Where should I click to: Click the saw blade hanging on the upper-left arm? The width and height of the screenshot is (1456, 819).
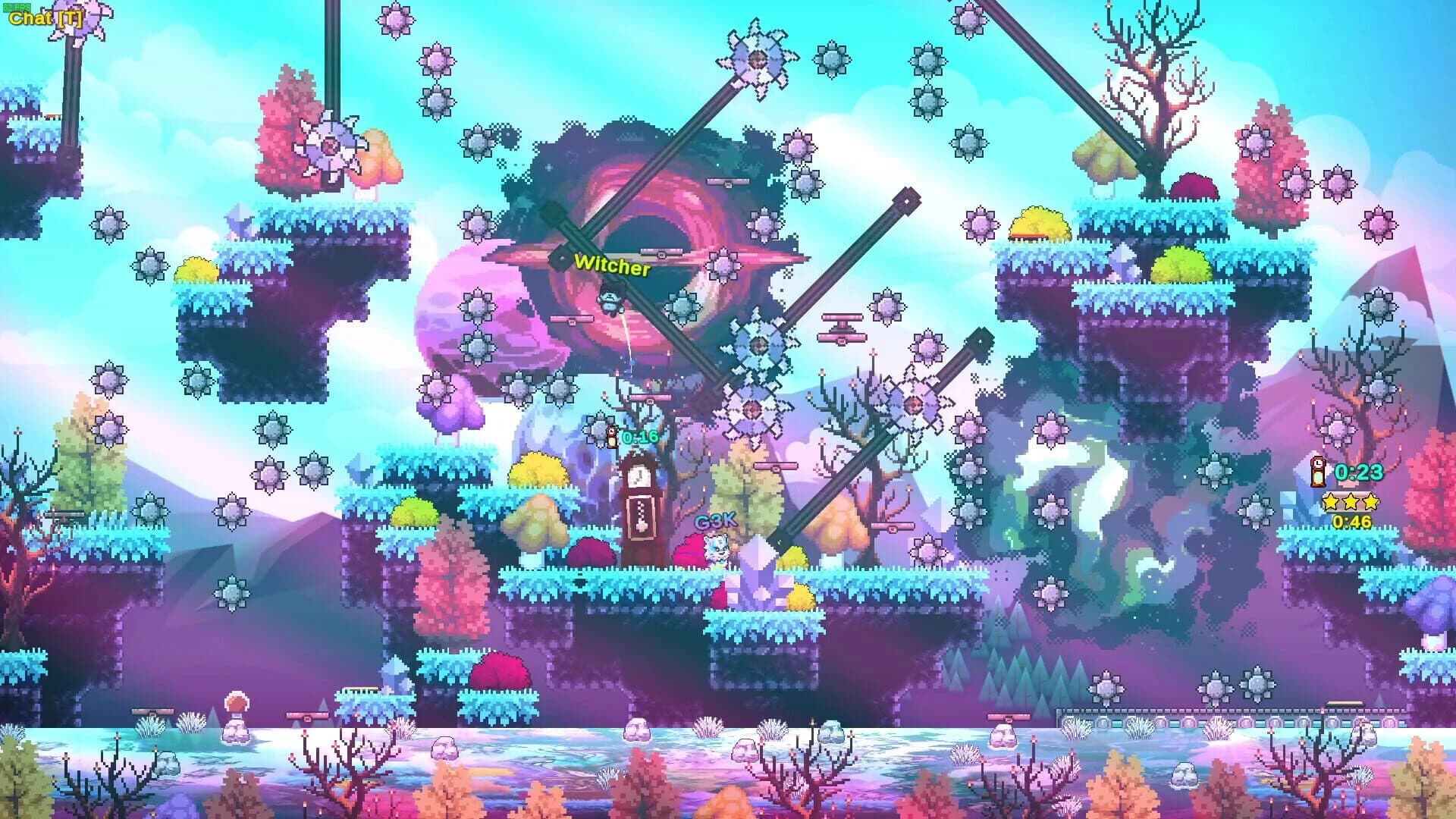(331, 146)
